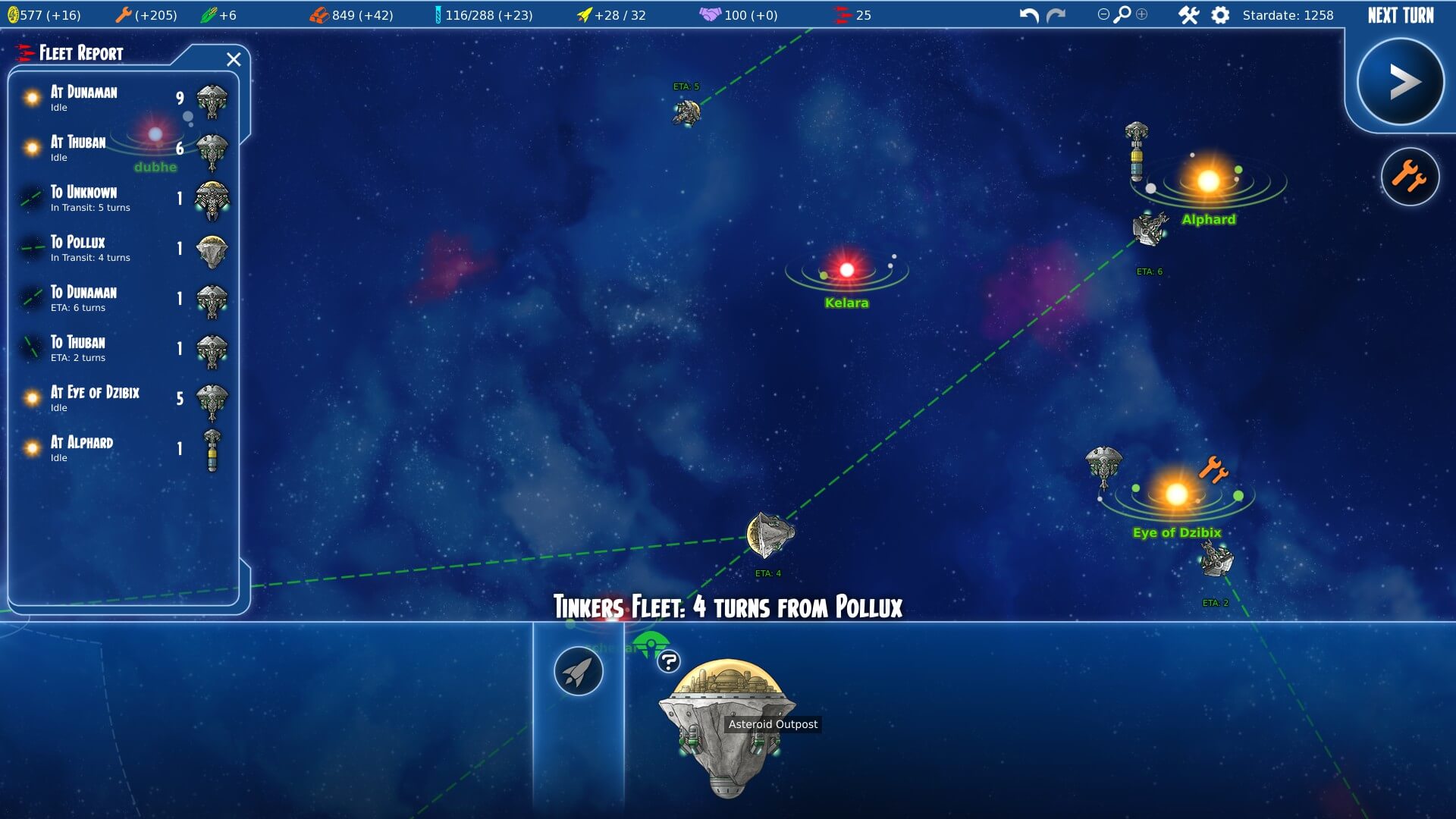Select the fleet idle at Dunaman
The height and width of the screenshot is (819, 1456).
[121, 99]
